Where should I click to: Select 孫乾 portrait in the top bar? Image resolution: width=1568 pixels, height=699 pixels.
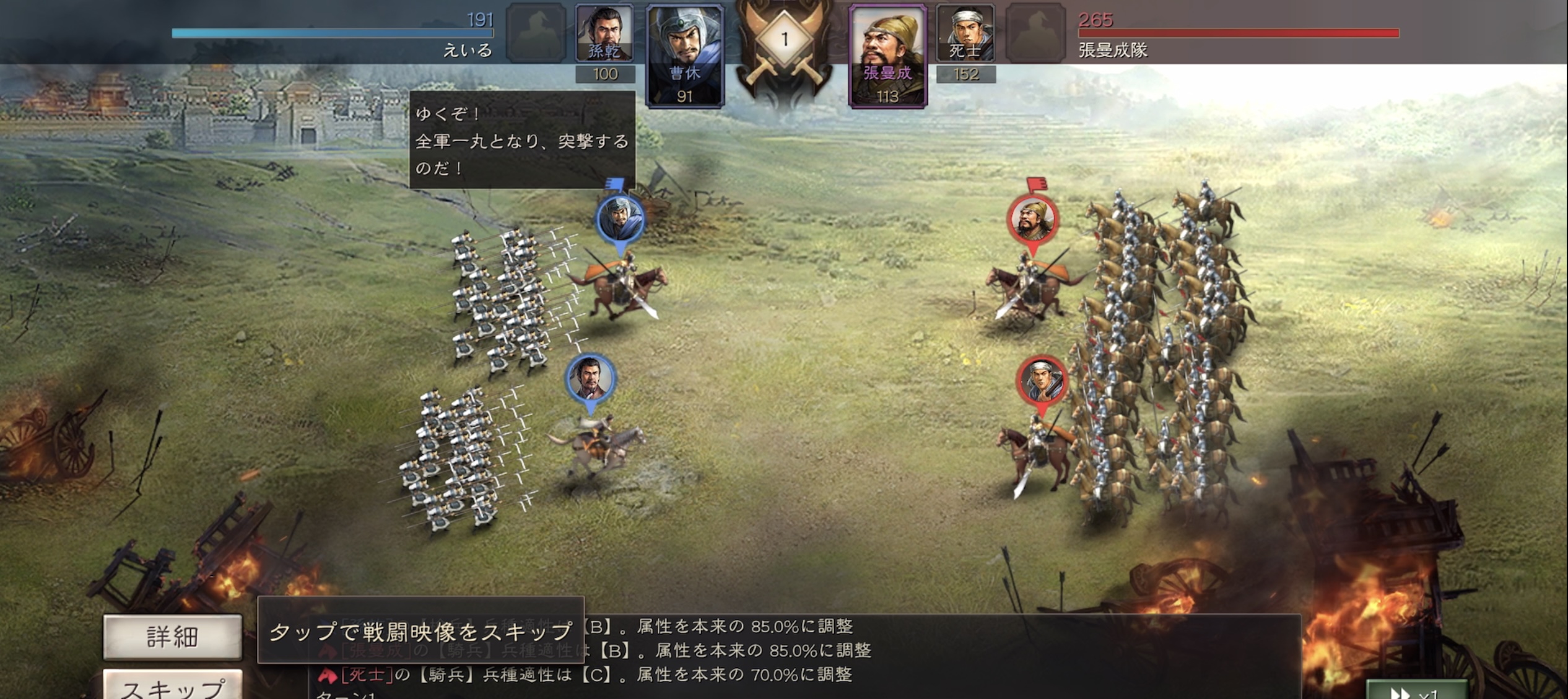[x=604, y=33]
